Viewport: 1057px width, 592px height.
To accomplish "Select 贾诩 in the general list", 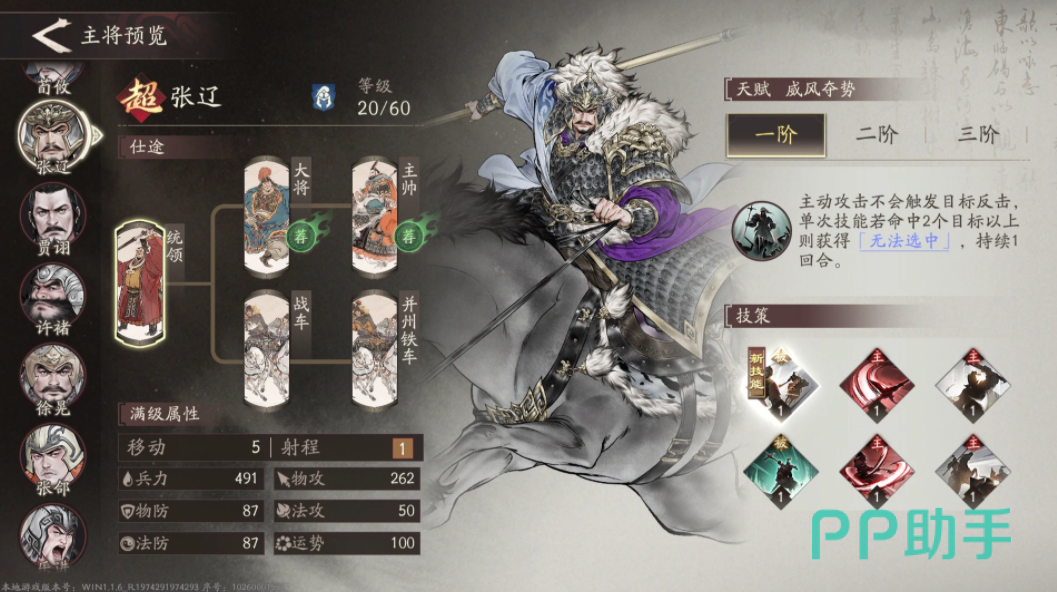I will (x=52, y=215).
